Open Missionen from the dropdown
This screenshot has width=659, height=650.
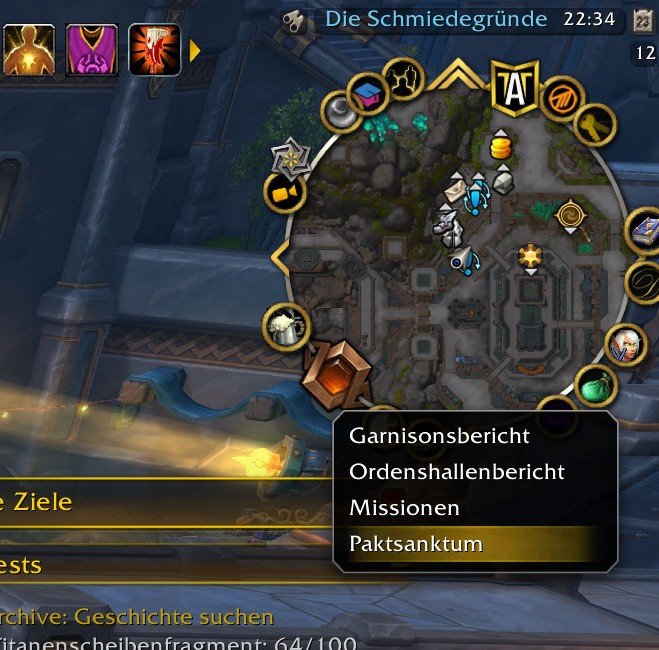point(404,508)
